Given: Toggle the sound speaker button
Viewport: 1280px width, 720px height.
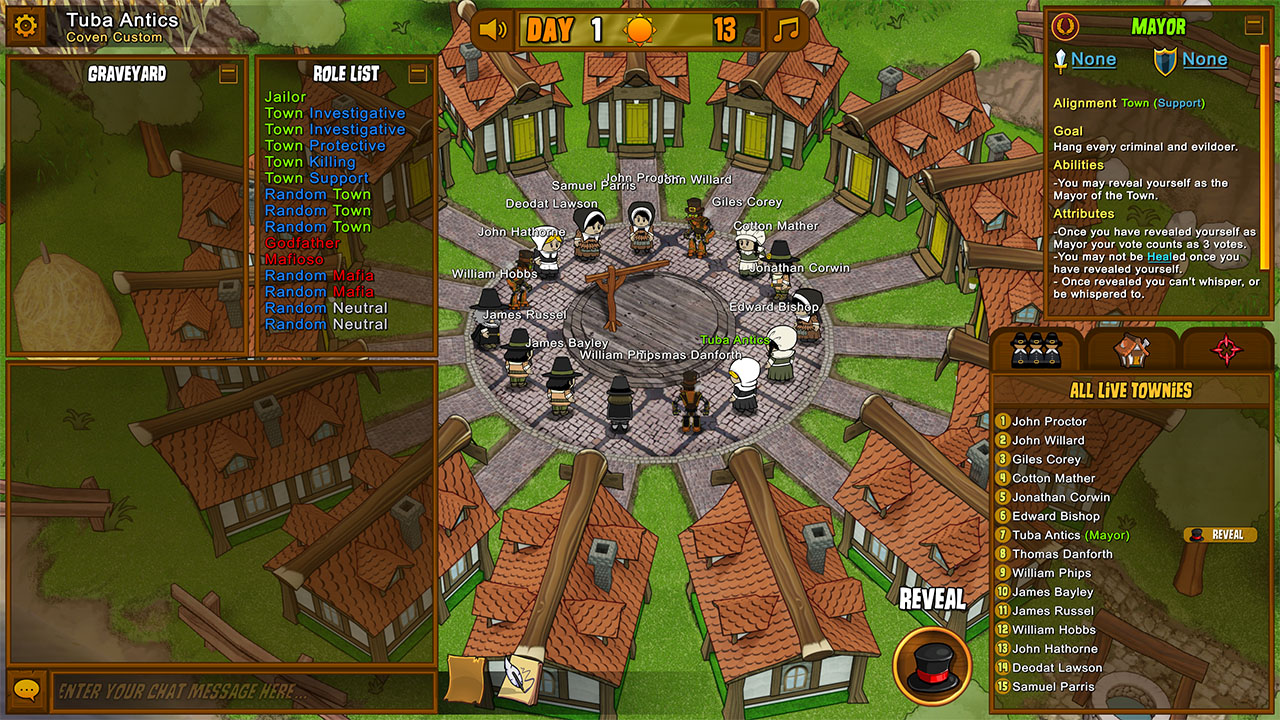Looking at the screenshot, I should pyautogui.click(x=492, y=30).
